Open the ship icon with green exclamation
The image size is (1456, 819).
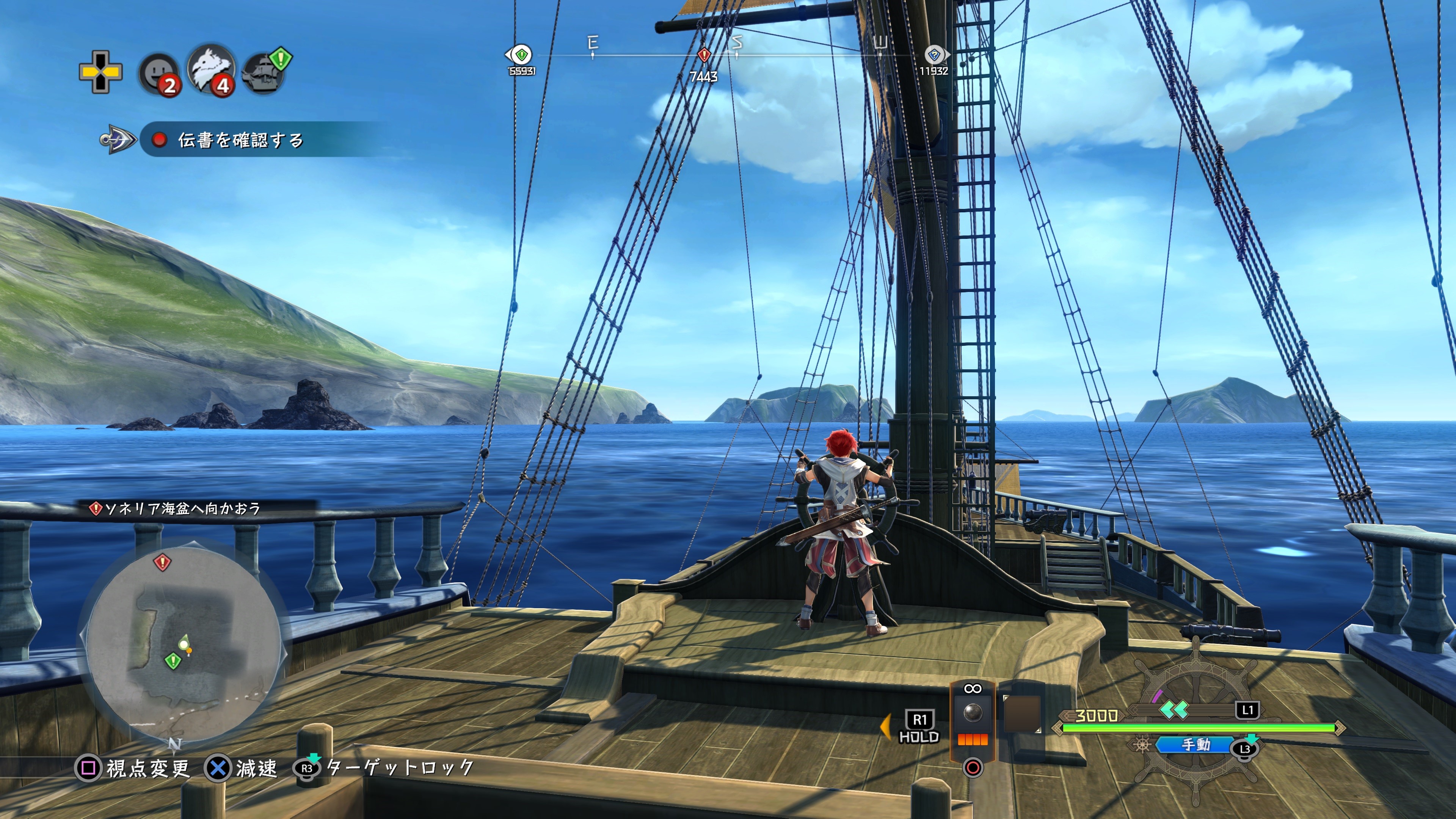click(264, 73)
